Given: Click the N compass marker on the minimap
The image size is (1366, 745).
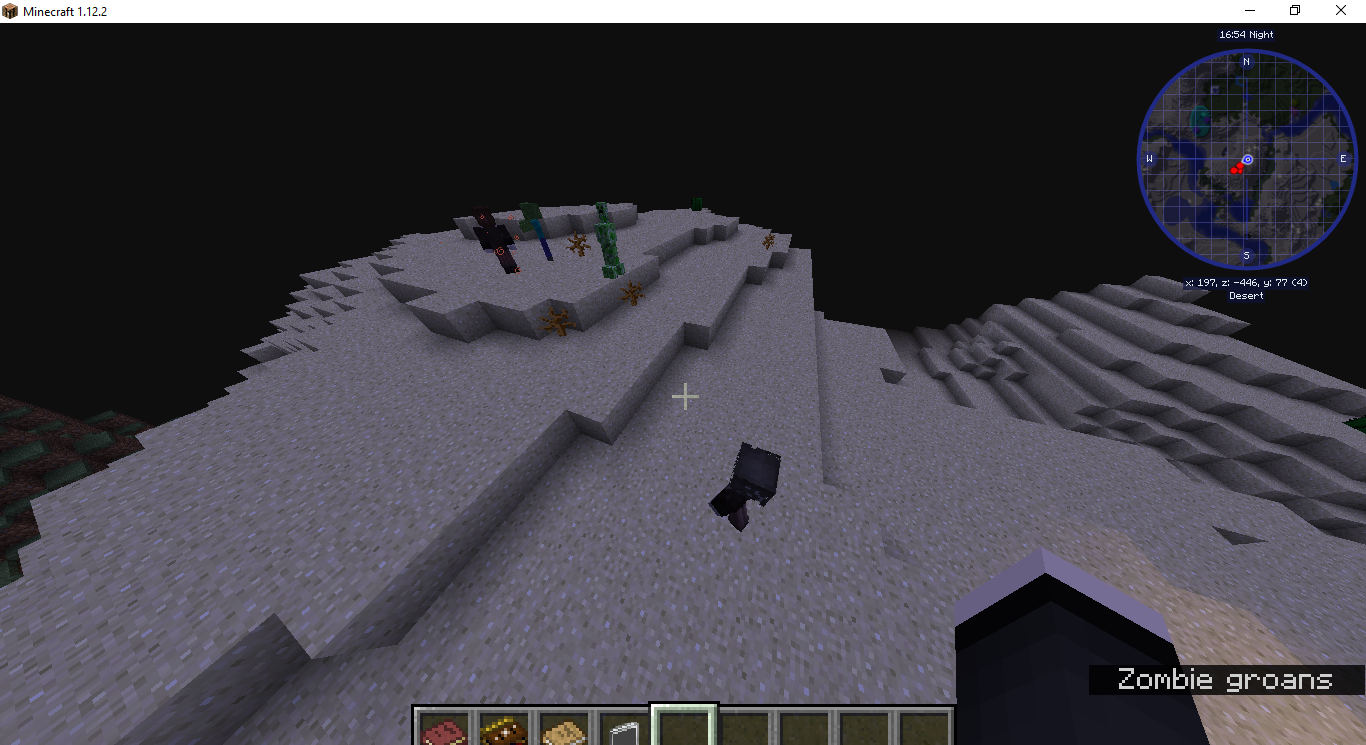Looking at the screenshot, I should [1246, 61].
